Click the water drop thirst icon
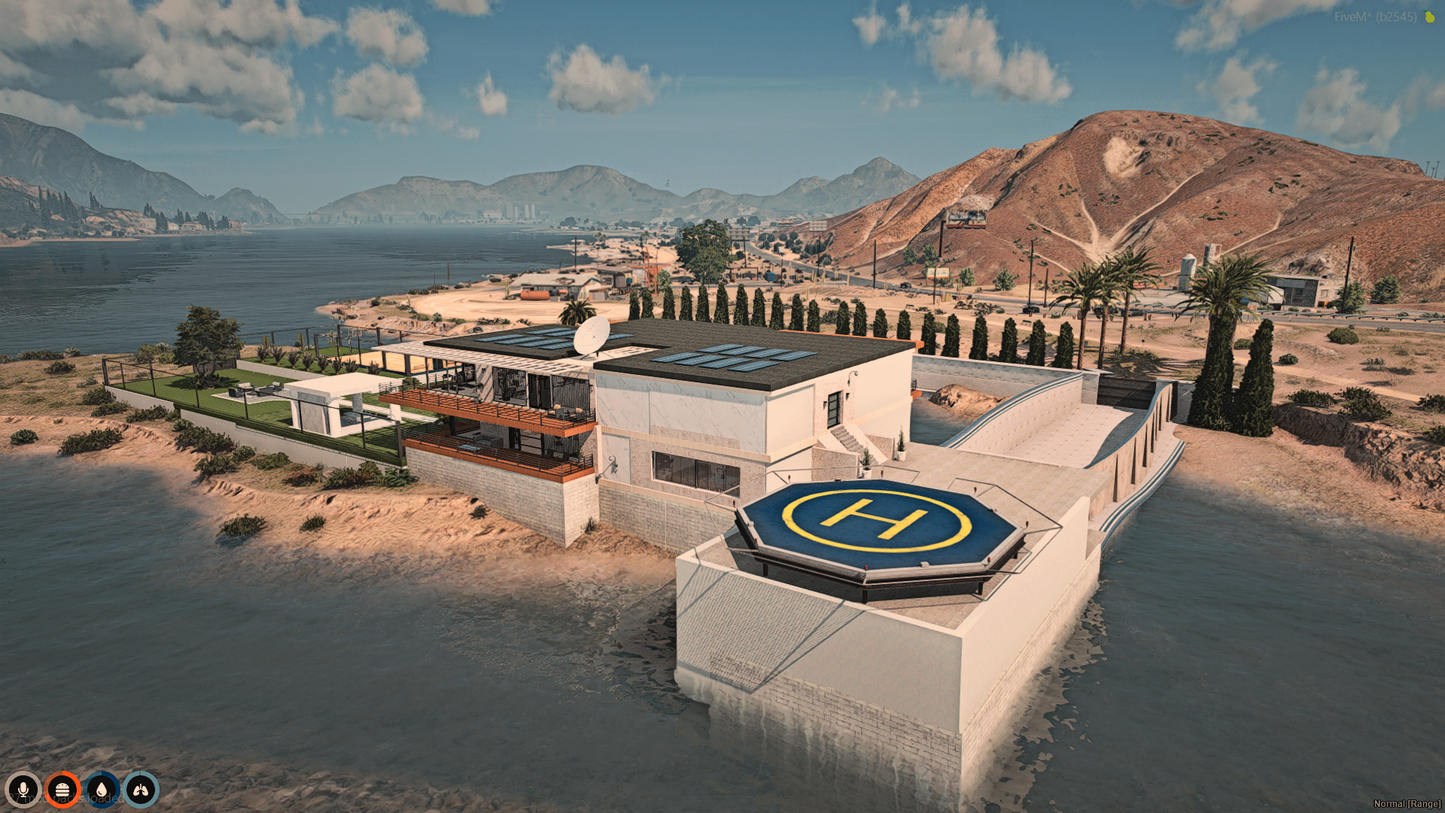 (x=101, y=789)
